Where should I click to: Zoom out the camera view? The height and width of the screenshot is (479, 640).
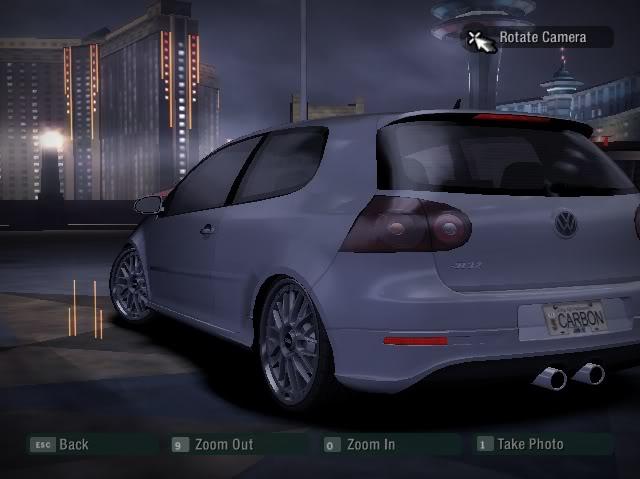click(x=212, y=445)
